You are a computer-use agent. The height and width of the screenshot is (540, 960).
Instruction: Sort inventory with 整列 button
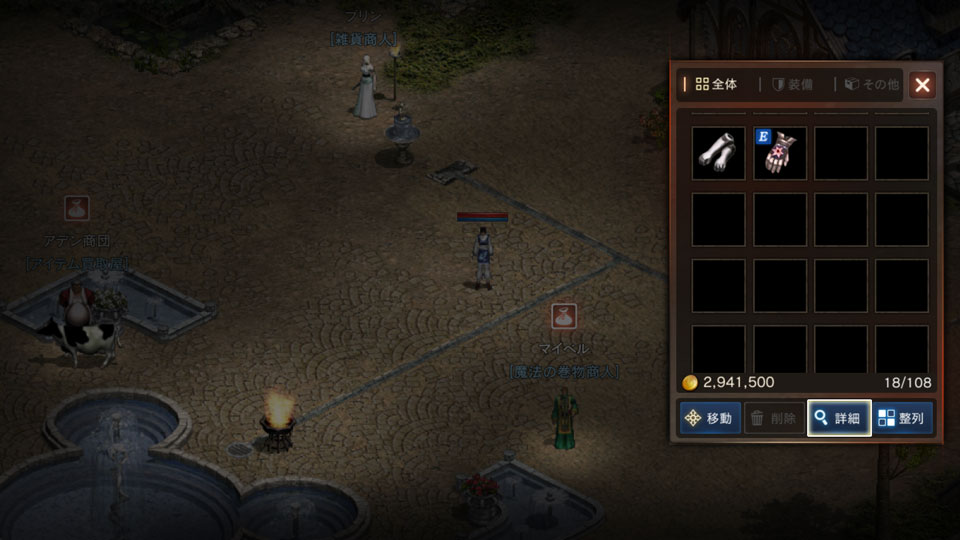coord(903,418)
